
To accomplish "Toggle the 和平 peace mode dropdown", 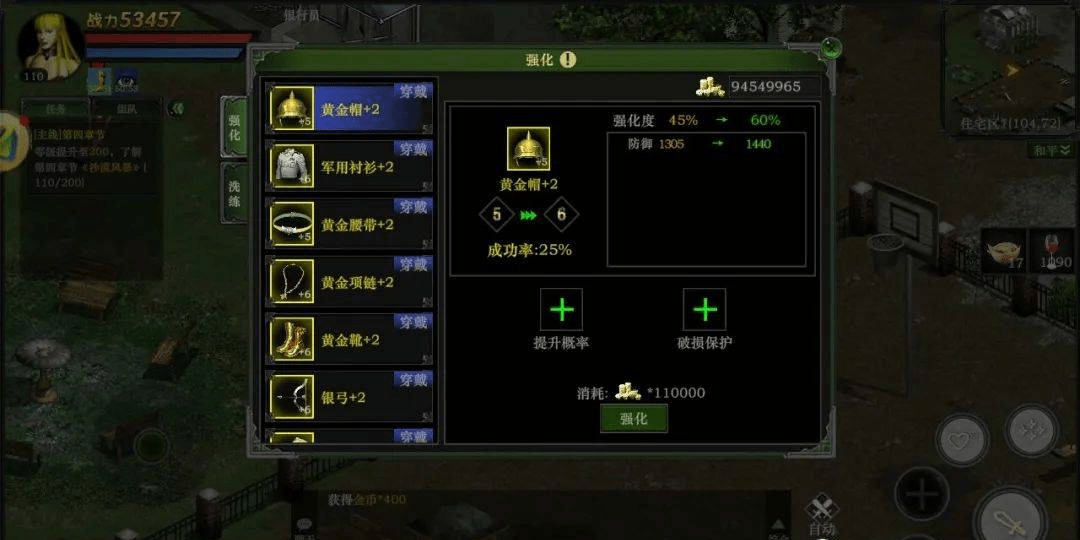I will (1051, 150).
